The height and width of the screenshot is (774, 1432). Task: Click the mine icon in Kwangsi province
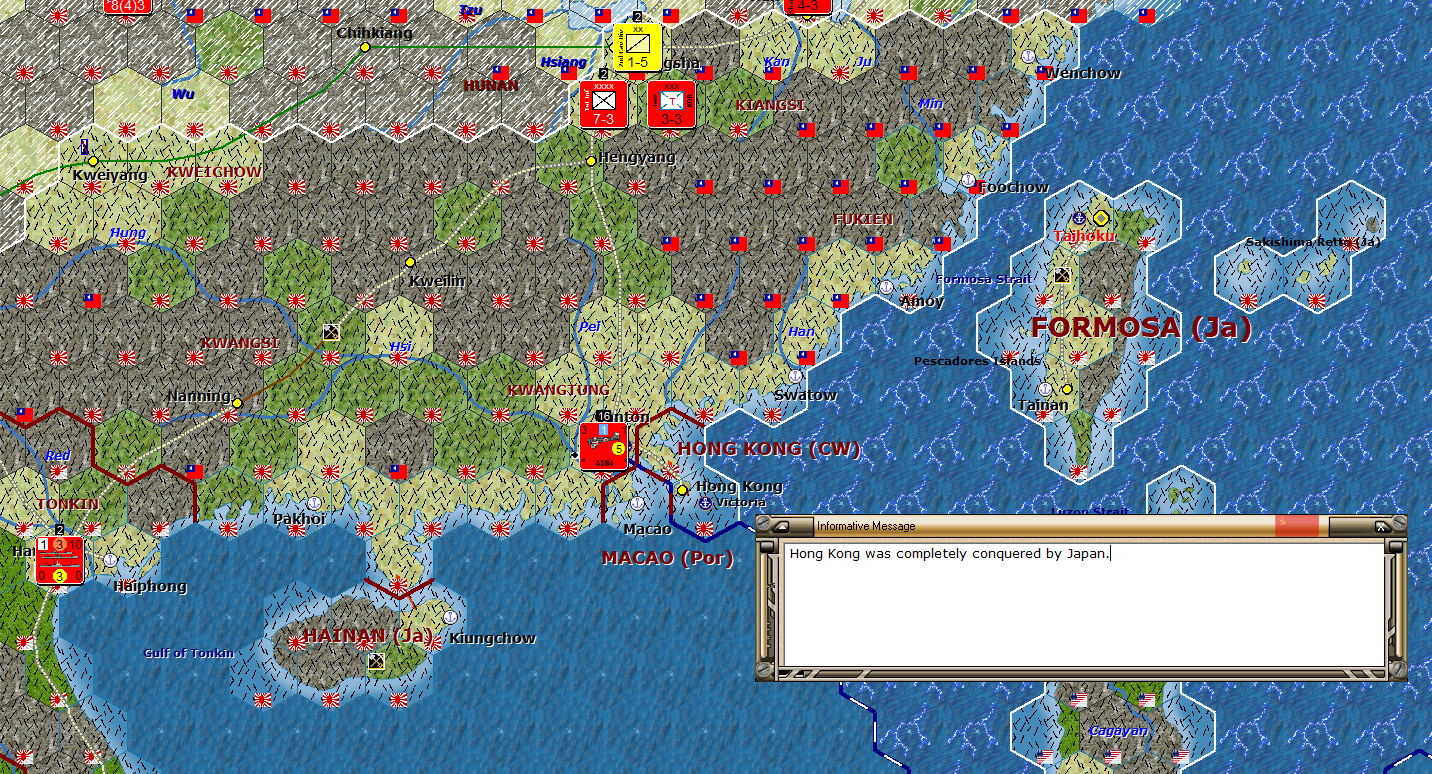[x=330, y=331]
